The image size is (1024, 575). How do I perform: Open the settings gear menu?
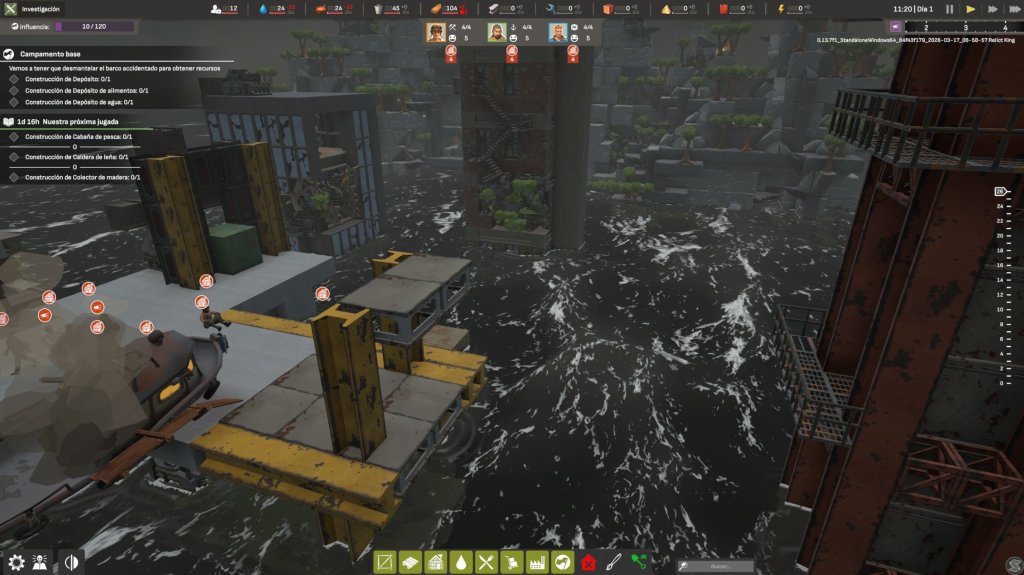click(17, 562)
